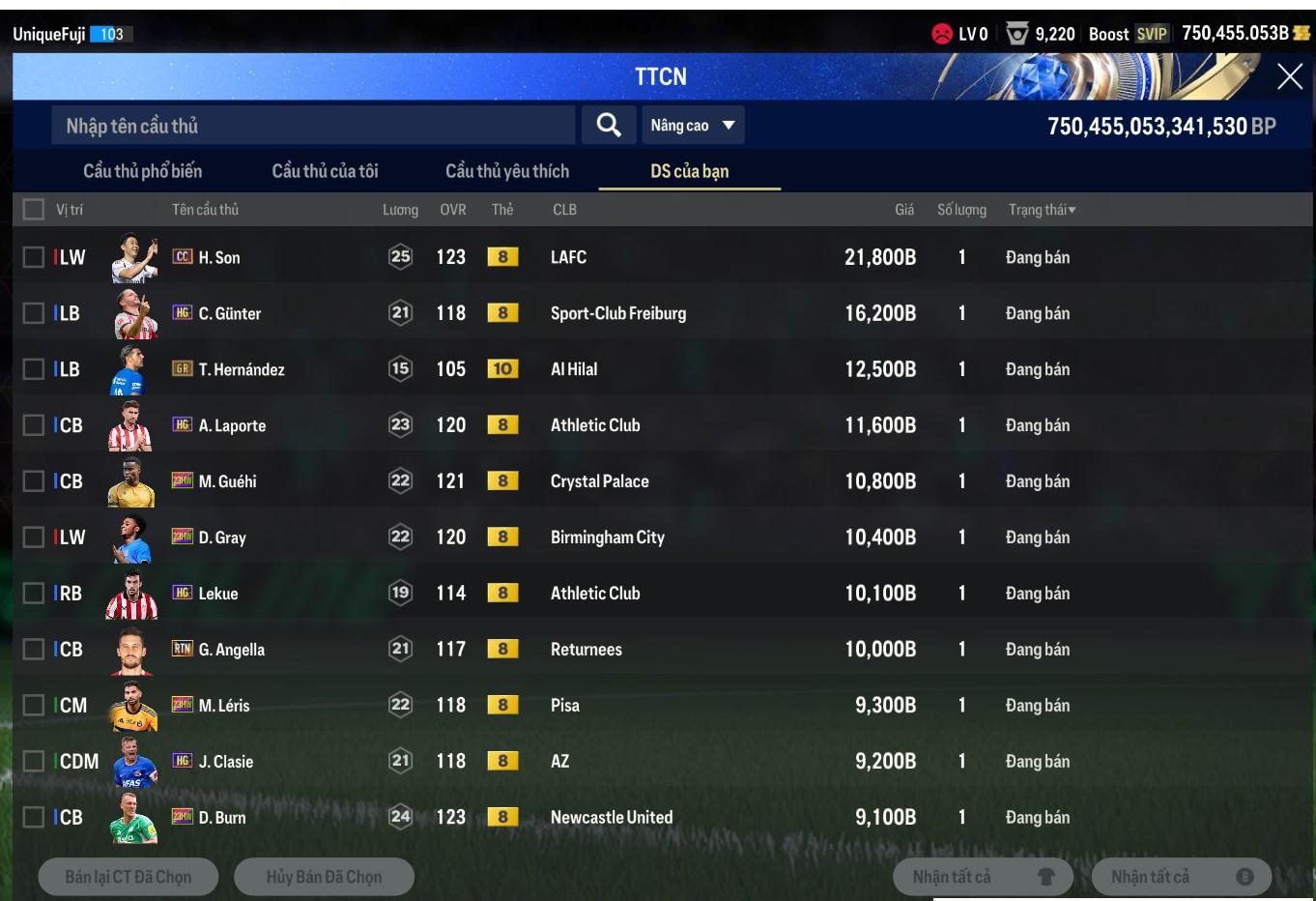Click the Hủy Bán Đã Chọn button
The height and width of the screenshot is (901, 1316).
point(324,877)
